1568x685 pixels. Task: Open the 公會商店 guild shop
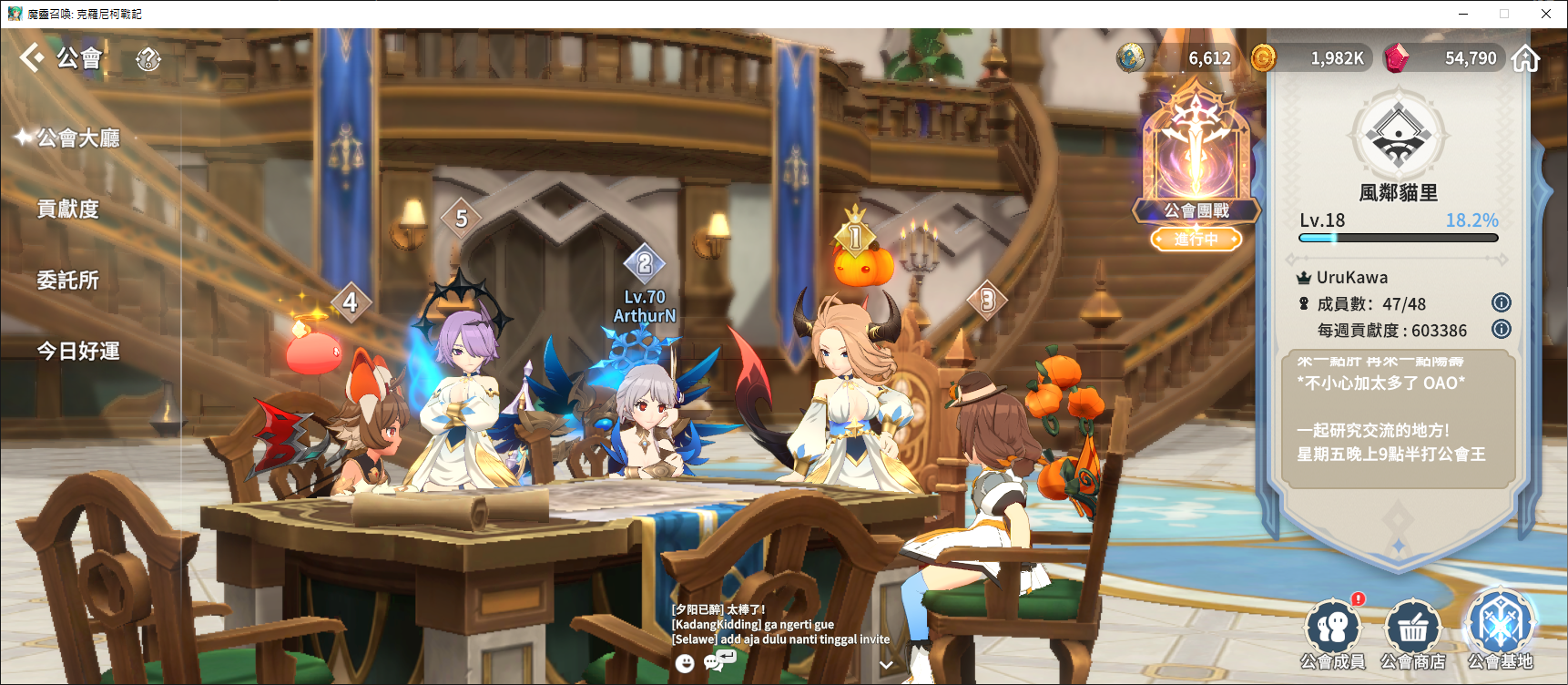pos(1412,634)
